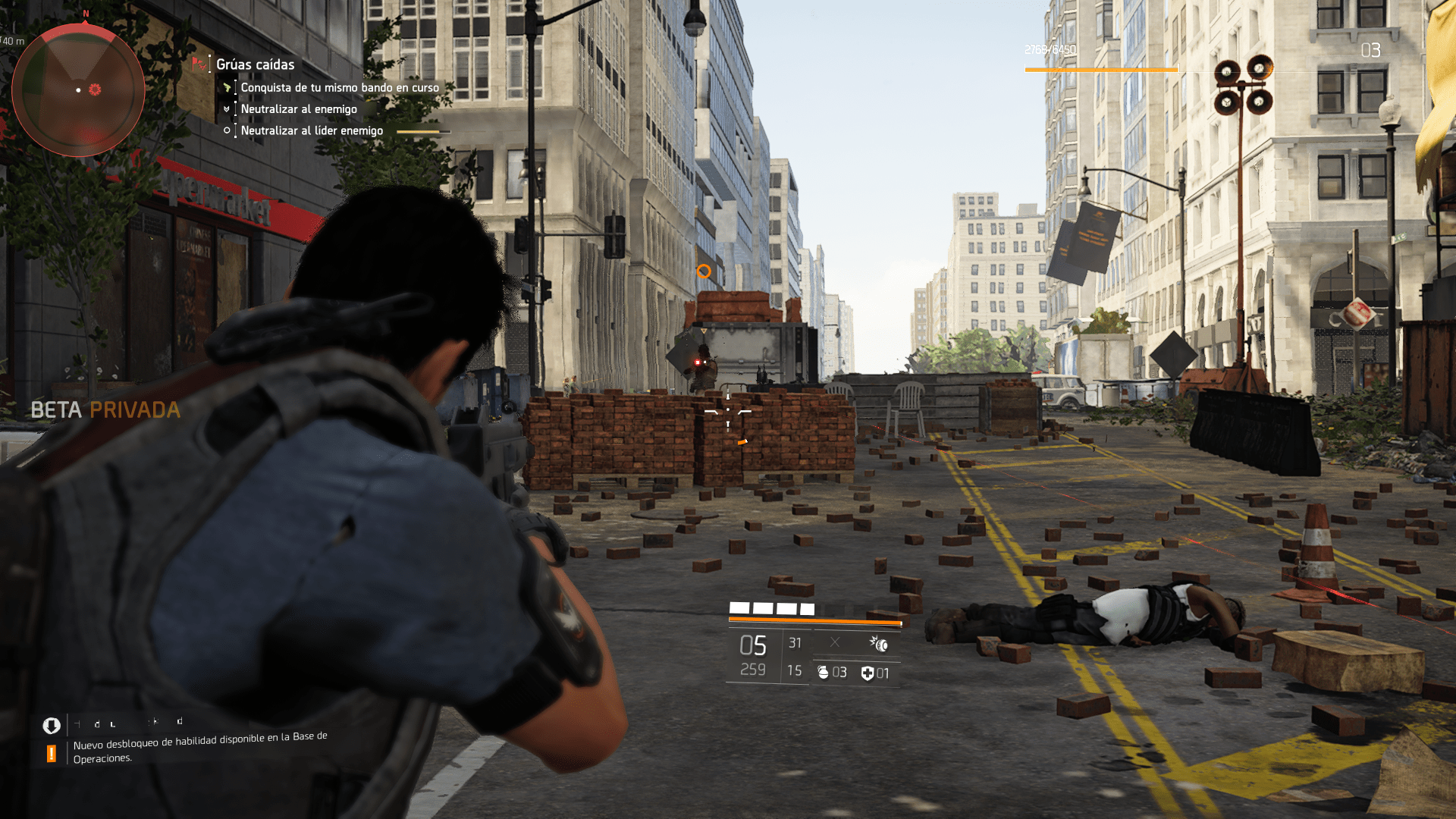
Task: Click the circular down-arrow notification icon
Action: coord(50,725)
